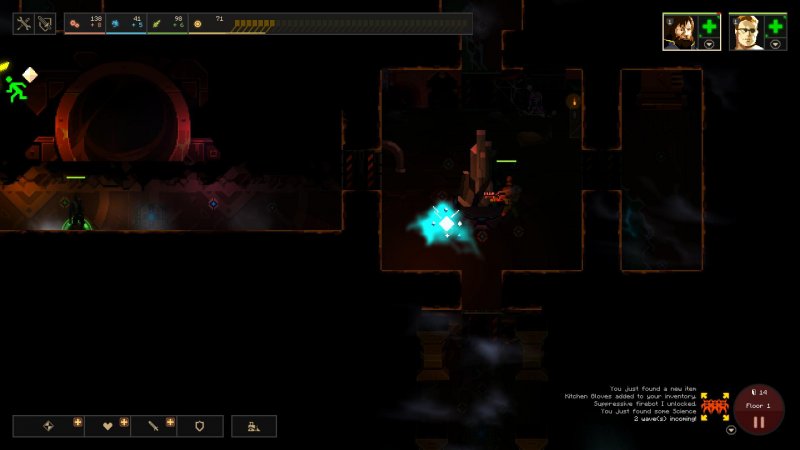Collapse the event message log arrow
800x450 pixels.
click(x=731, y=430)
